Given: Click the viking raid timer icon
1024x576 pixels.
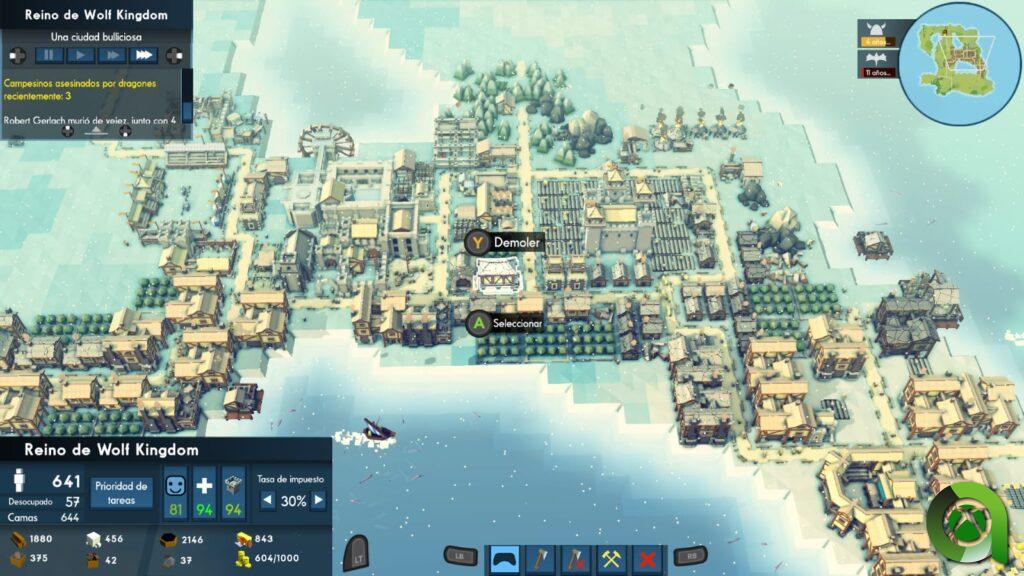Looking at the screenshot, I should pyautogui.click(x=878, y=32).
